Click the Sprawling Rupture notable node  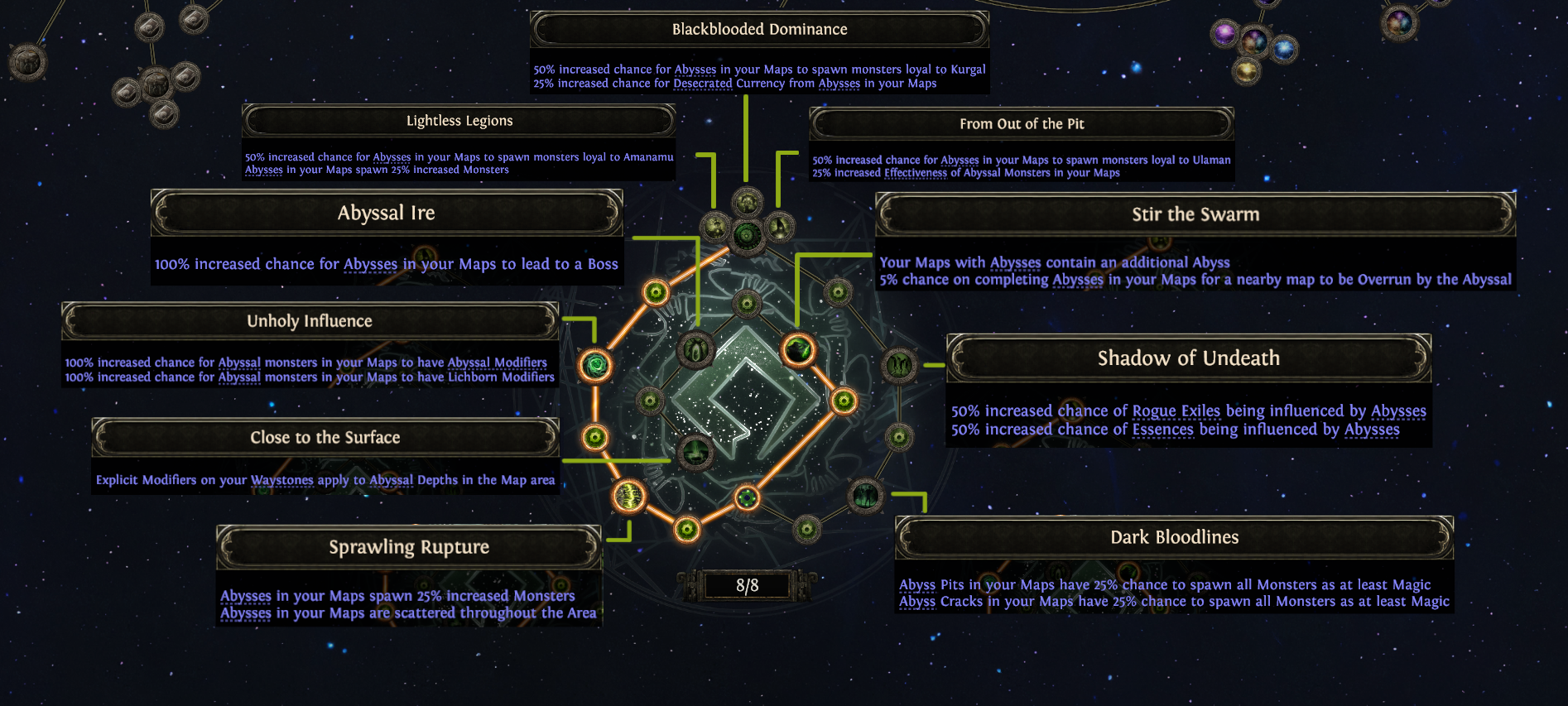[x=628, y=497]
